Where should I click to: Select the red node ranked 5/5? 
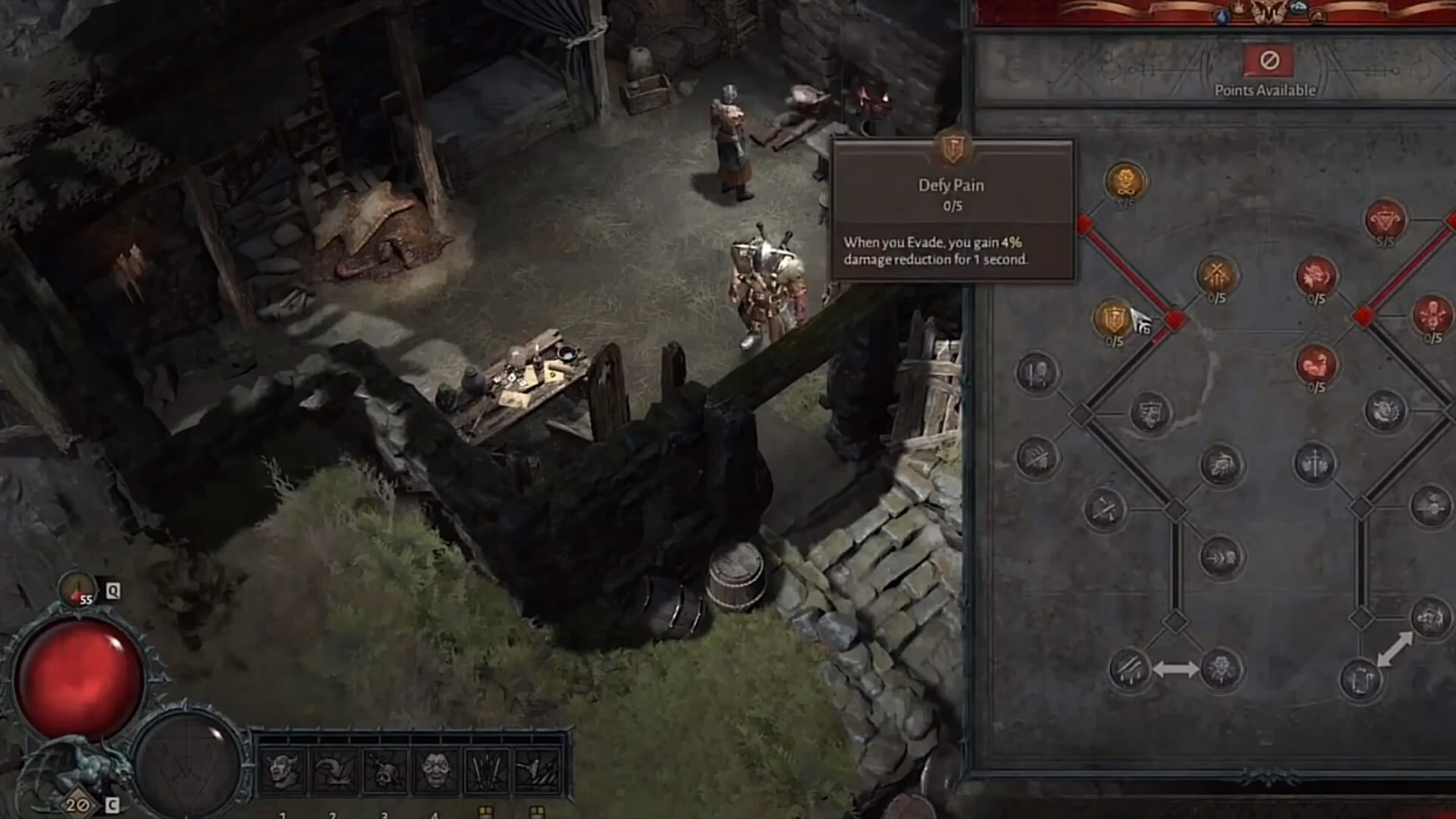1385,220
